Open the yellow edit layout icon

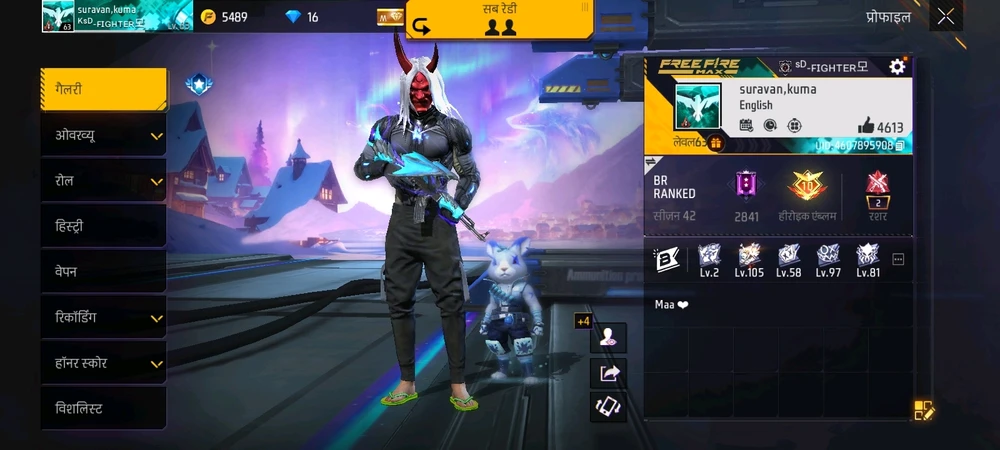(923, 409)
